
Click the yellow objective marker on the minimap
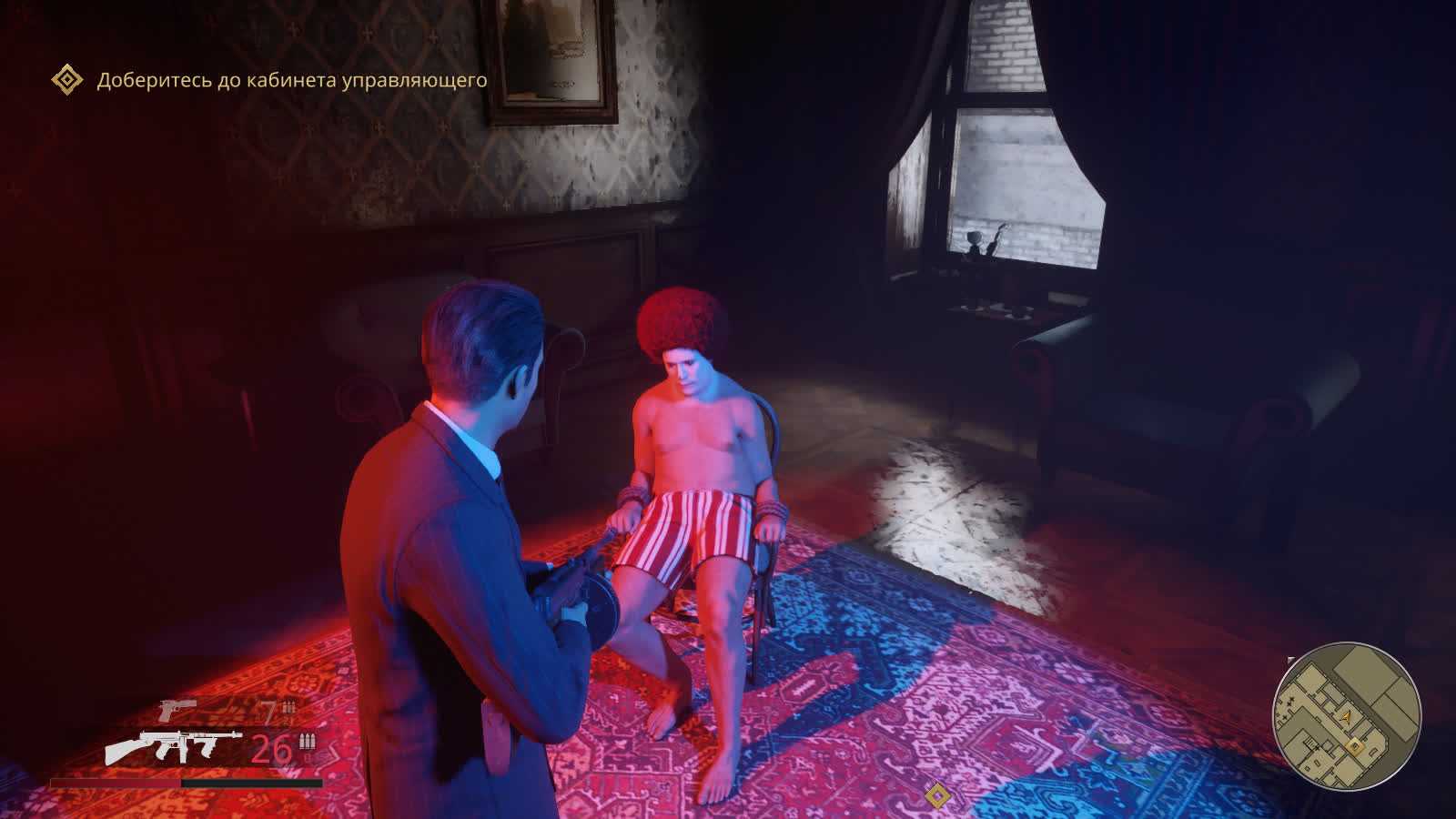(x=1355, y=747)
